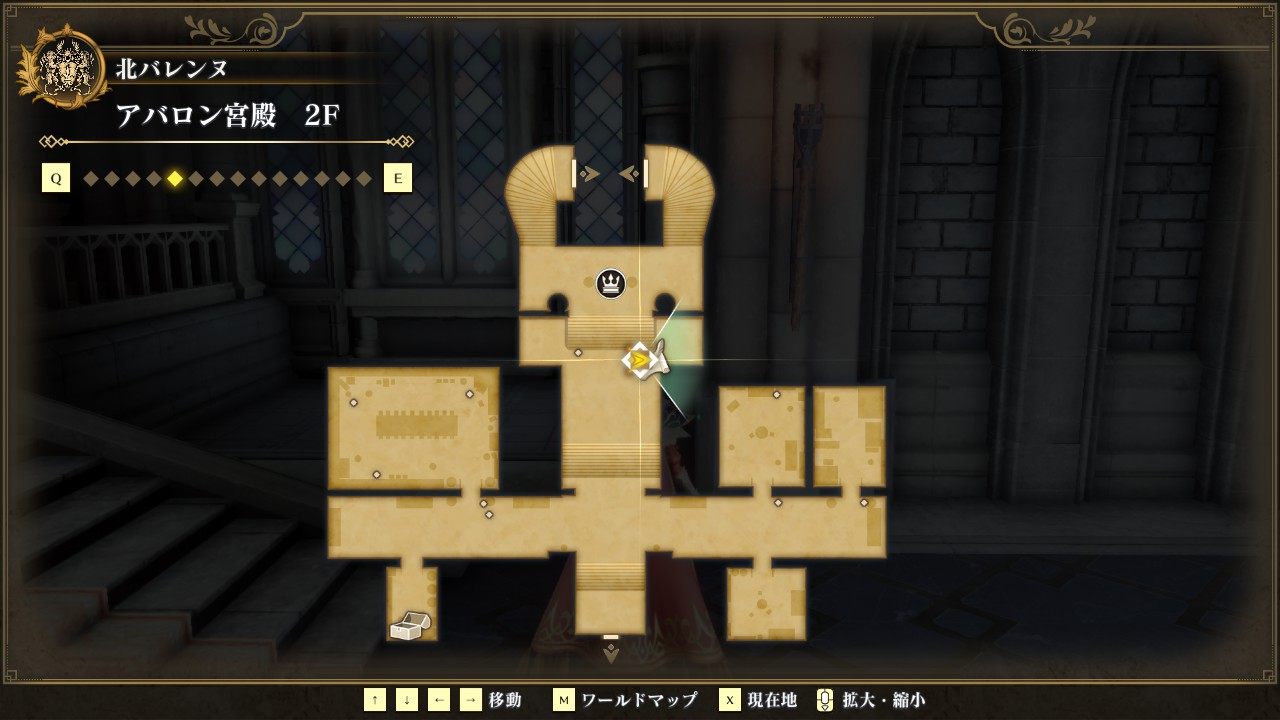Screen dimensions: 1280x720
Task: Click the player's current location marker
Action: point(639,360)
